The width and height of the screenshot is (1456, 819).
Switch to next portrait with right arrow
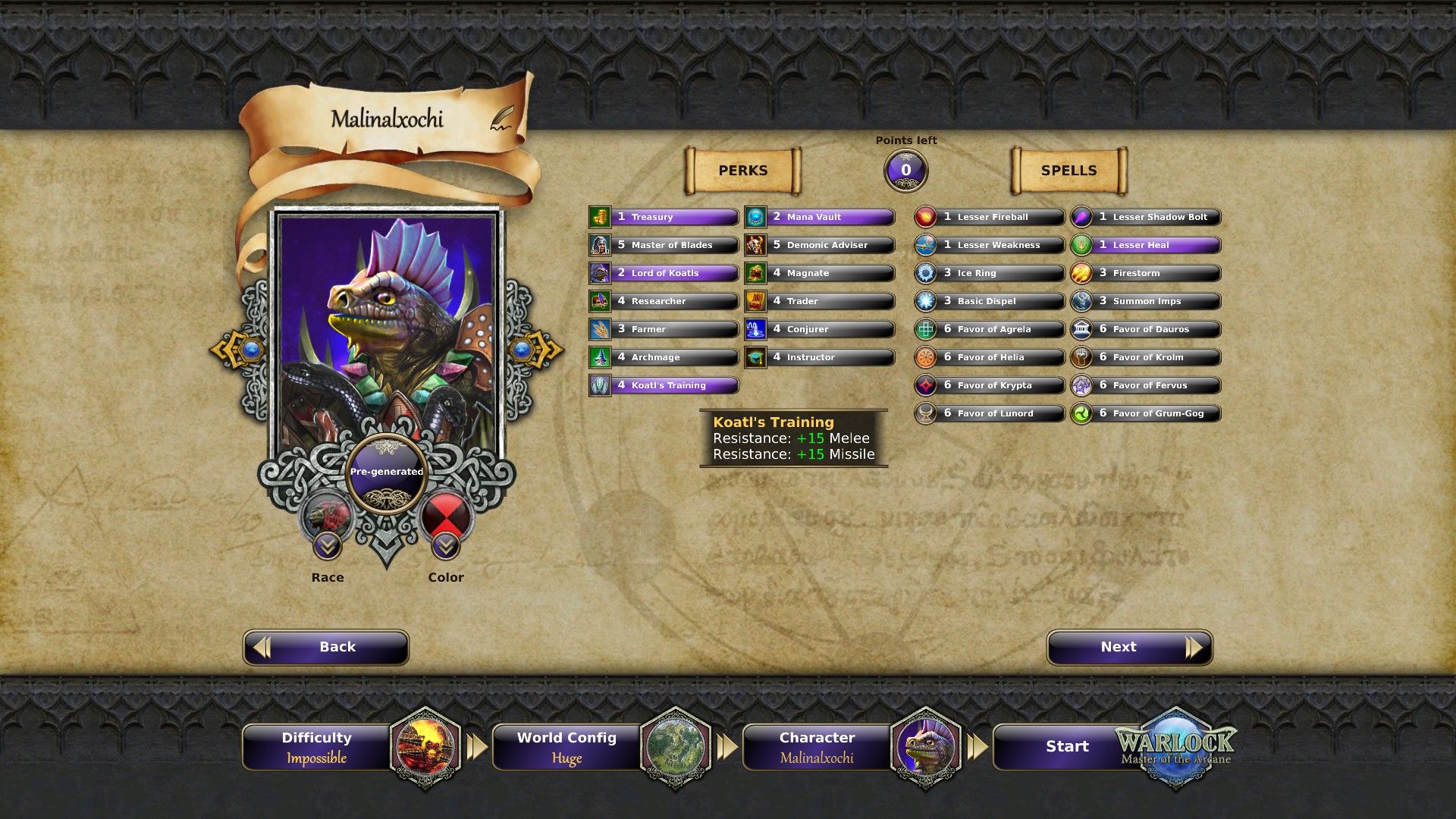537,350
